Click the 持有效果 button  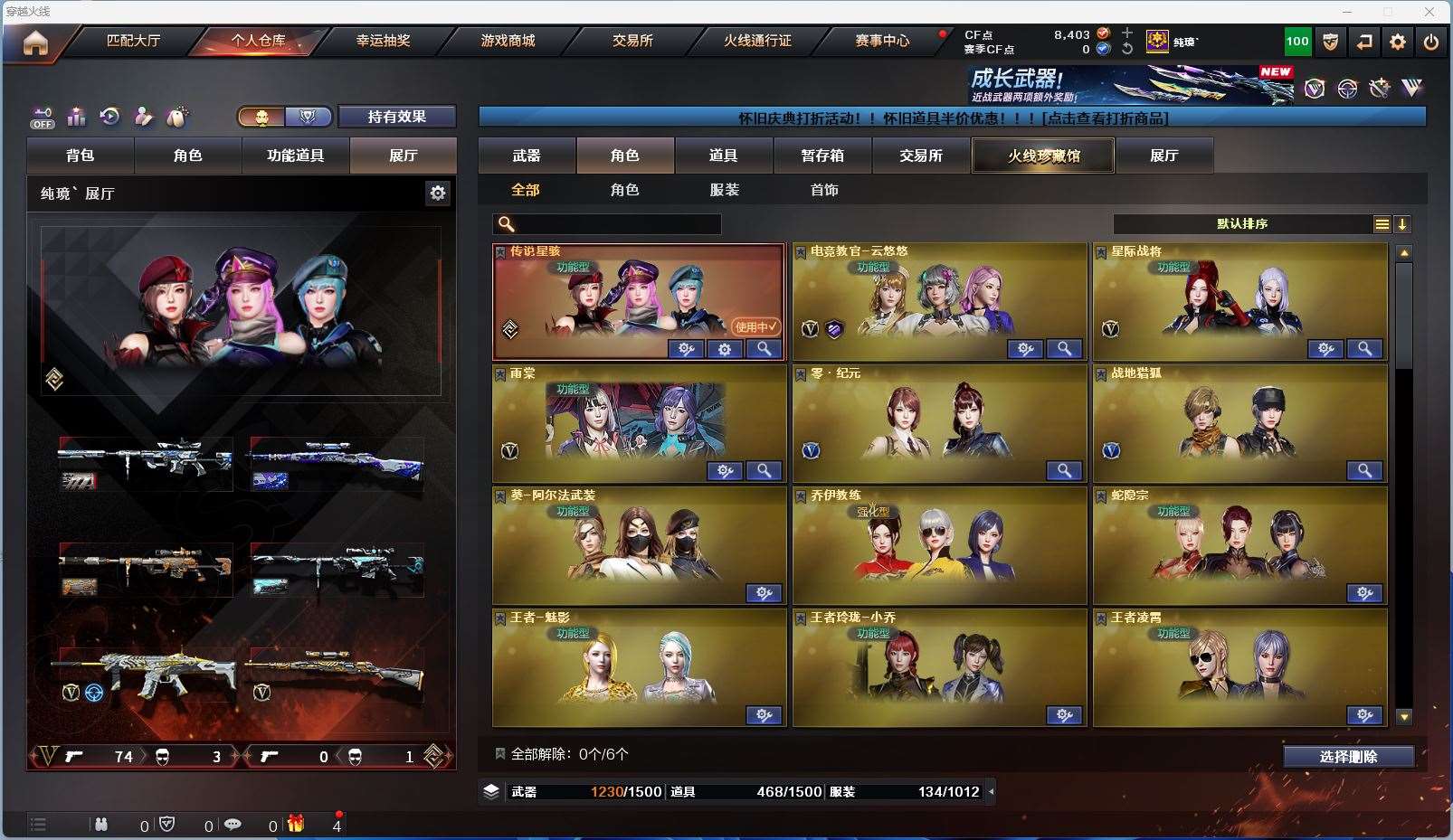pos(396,117)
